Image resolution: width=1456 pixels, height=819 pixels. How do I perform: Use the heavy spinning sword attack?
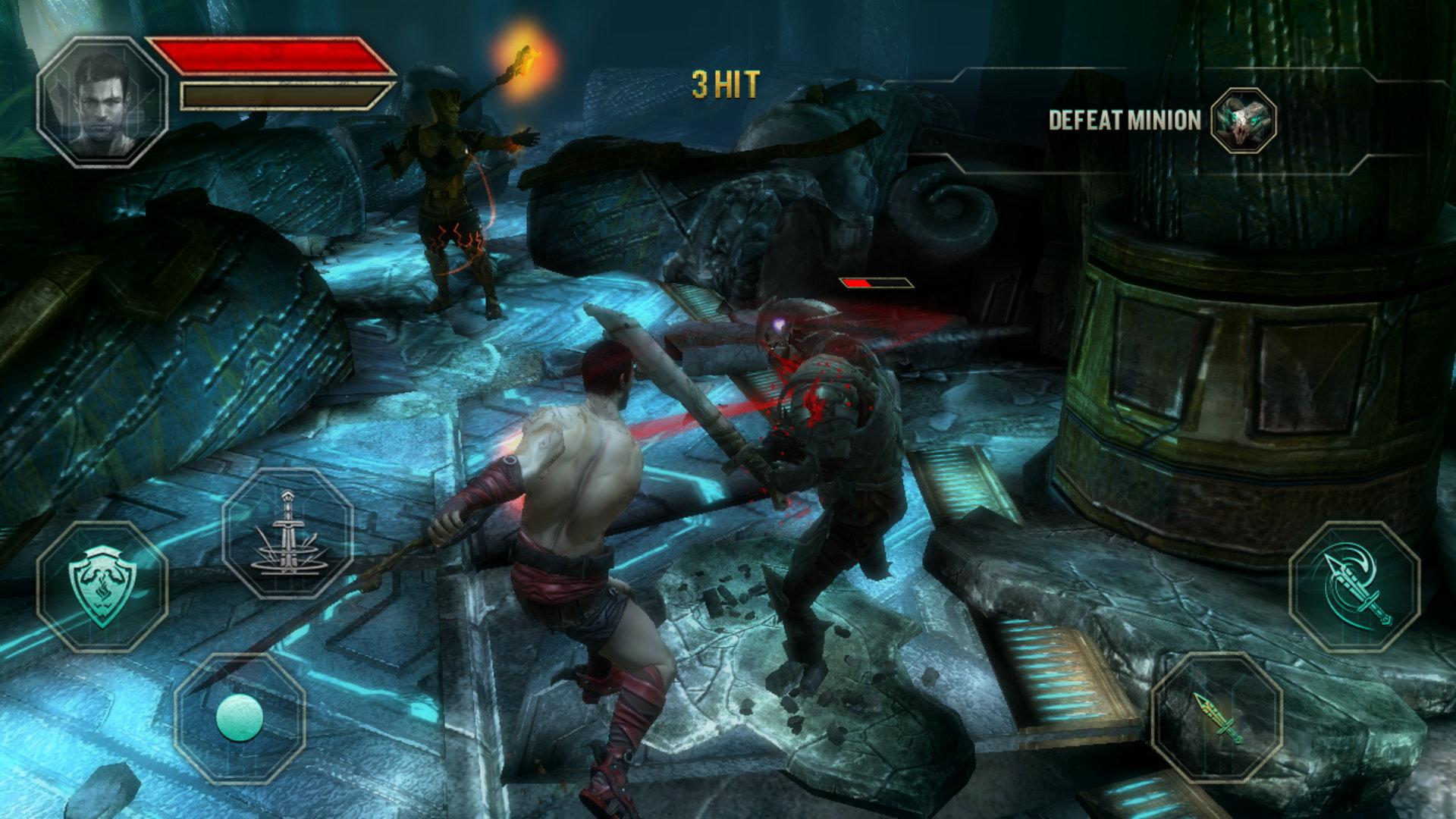click(1354, 585)
